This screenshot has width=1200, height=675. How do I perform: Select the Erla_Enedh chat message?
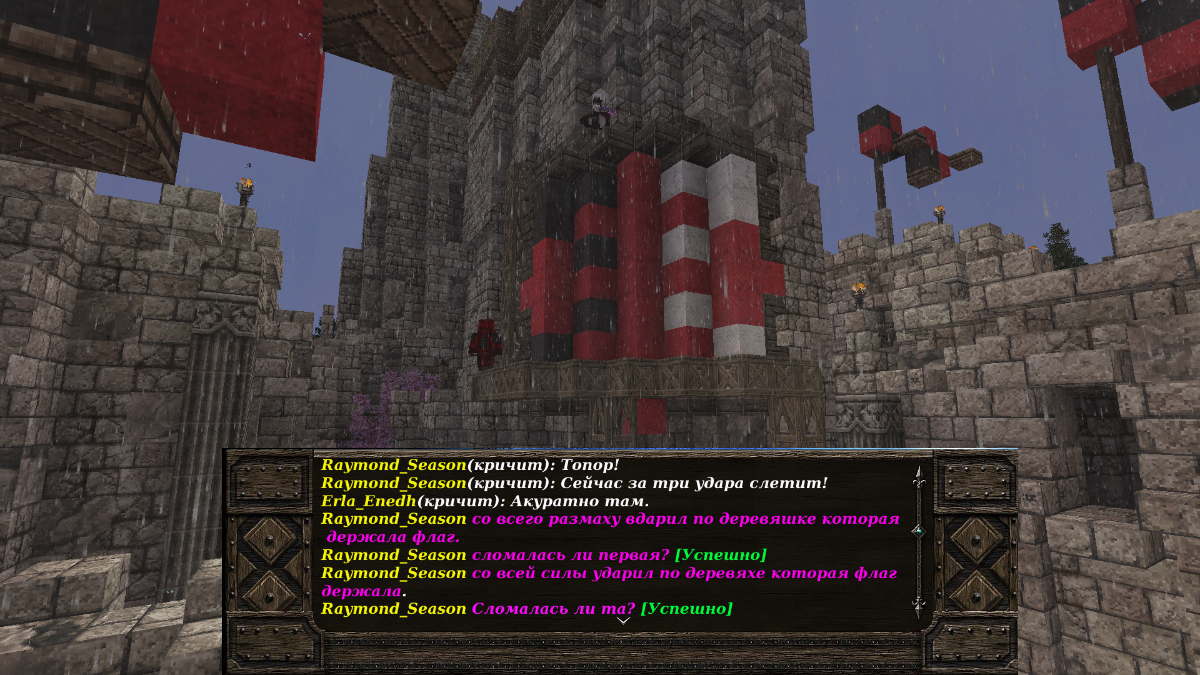[485, 501]
